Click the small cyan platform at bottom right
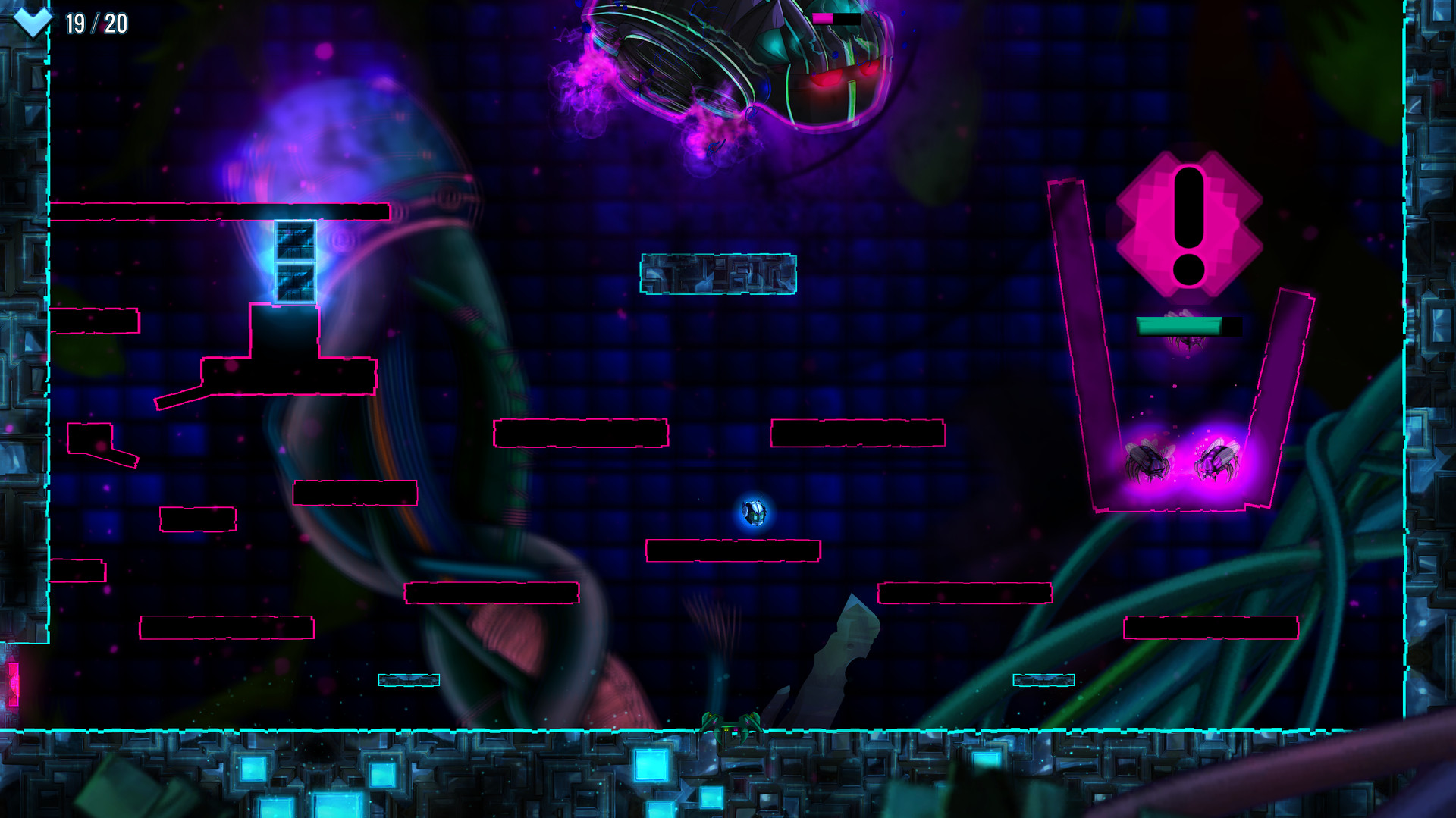Screen dimensions: 1456x818 (1044, 682)
